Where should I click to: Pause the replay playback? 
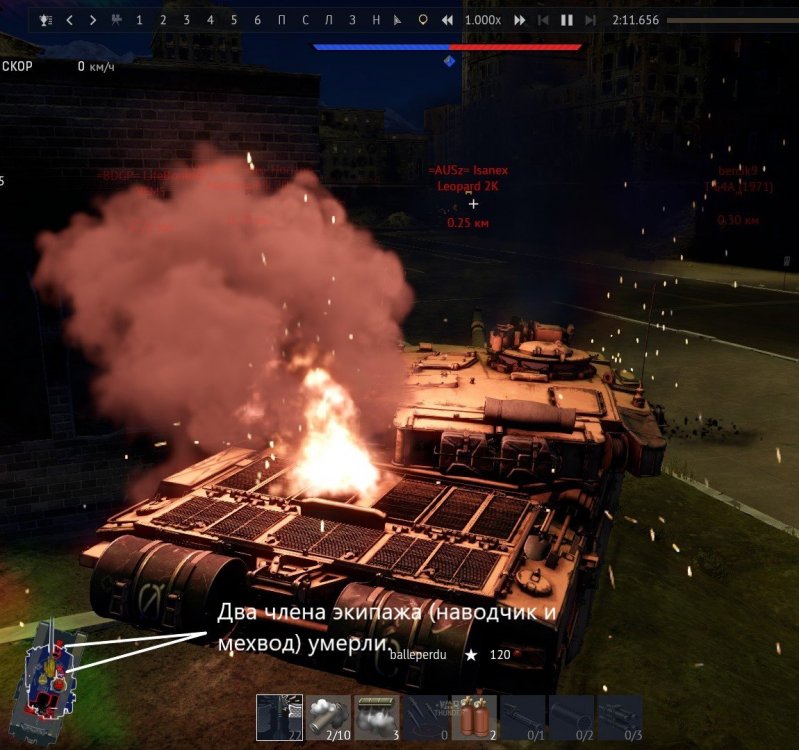click(567, 19)
